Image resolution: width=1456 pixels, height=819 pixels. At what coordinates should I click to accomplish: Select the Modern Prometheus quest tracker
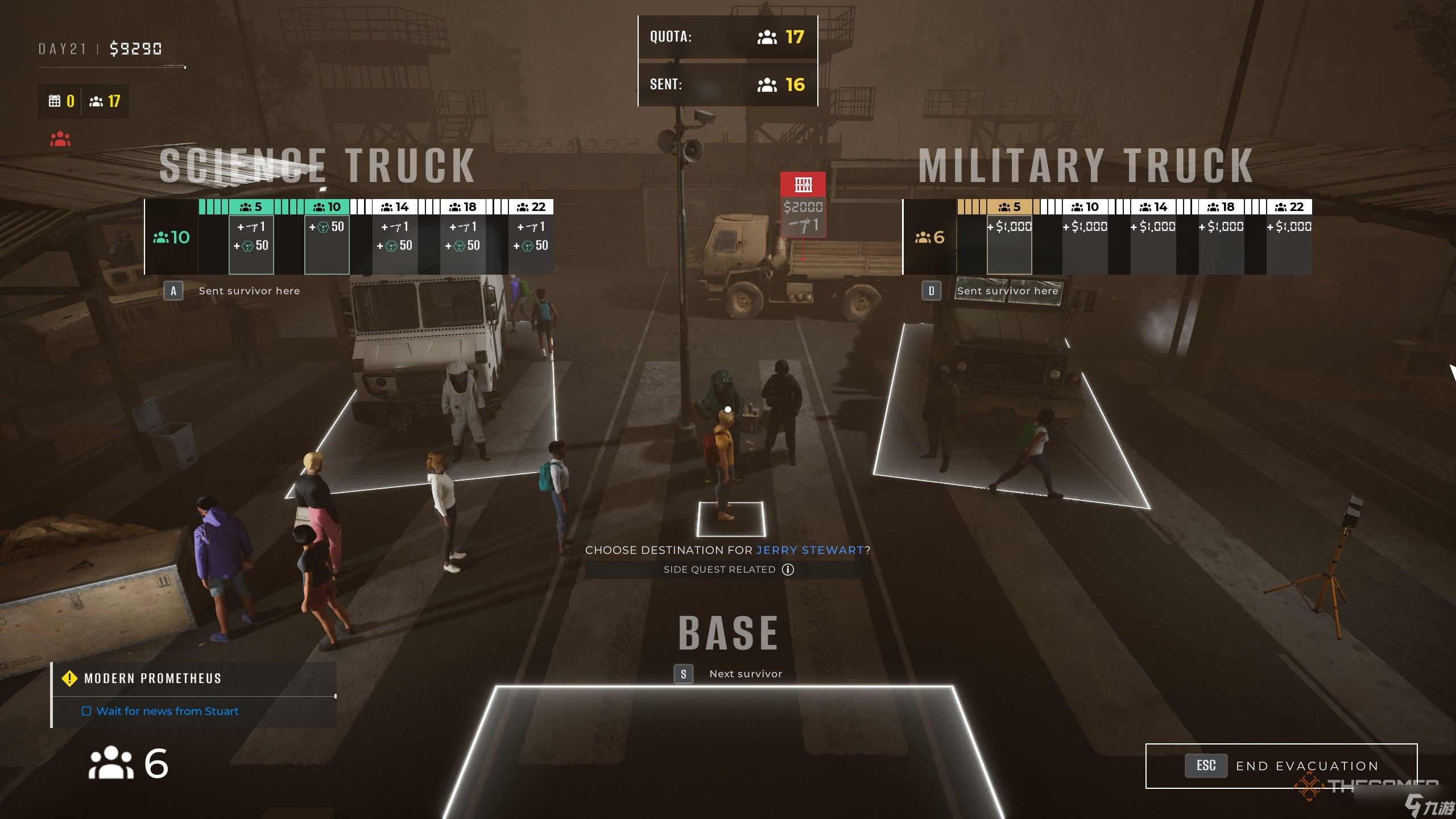click(x=152, y=679)
